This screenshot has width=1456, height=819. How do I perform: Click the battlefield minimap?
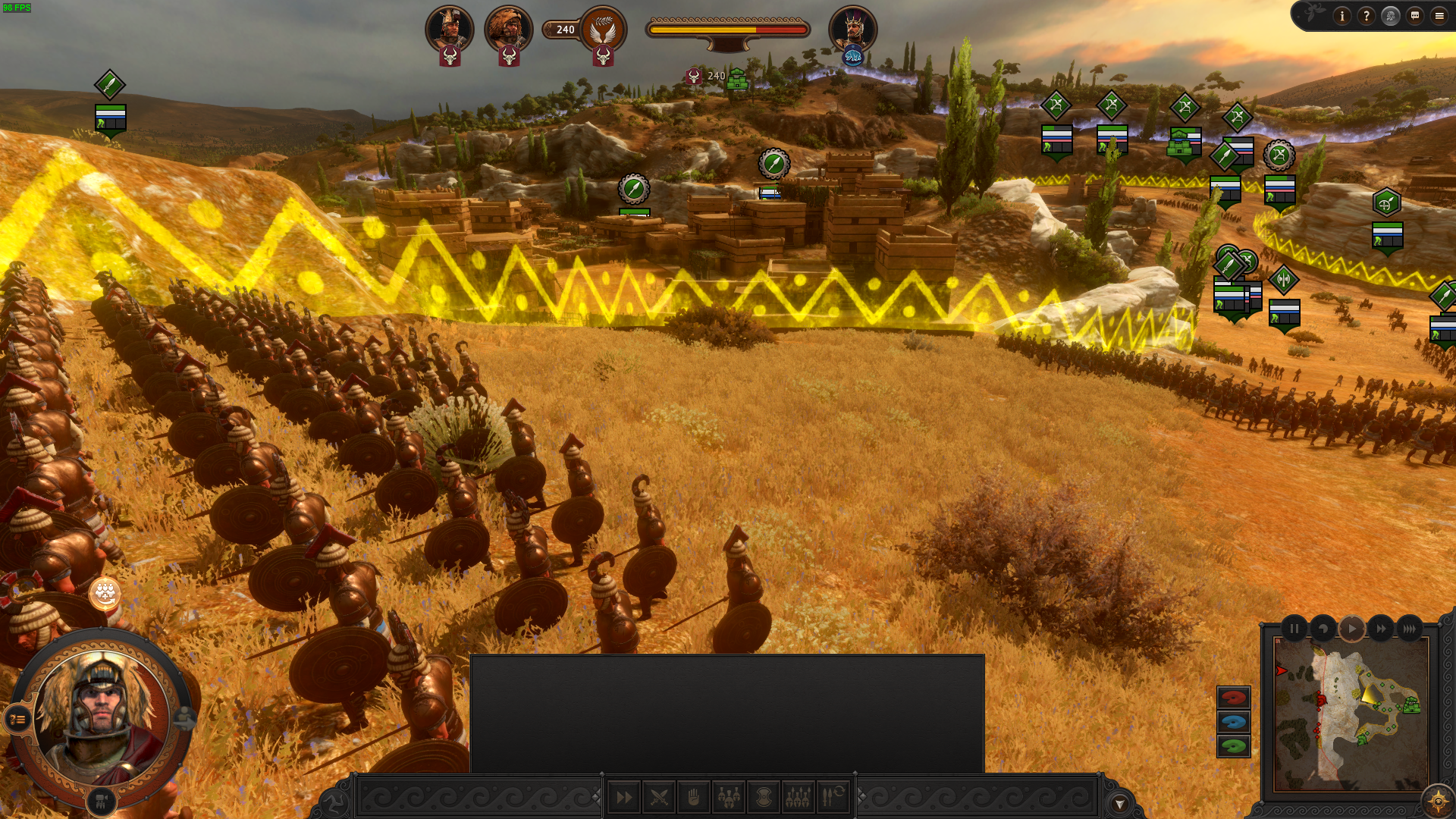coord(1351,714)
